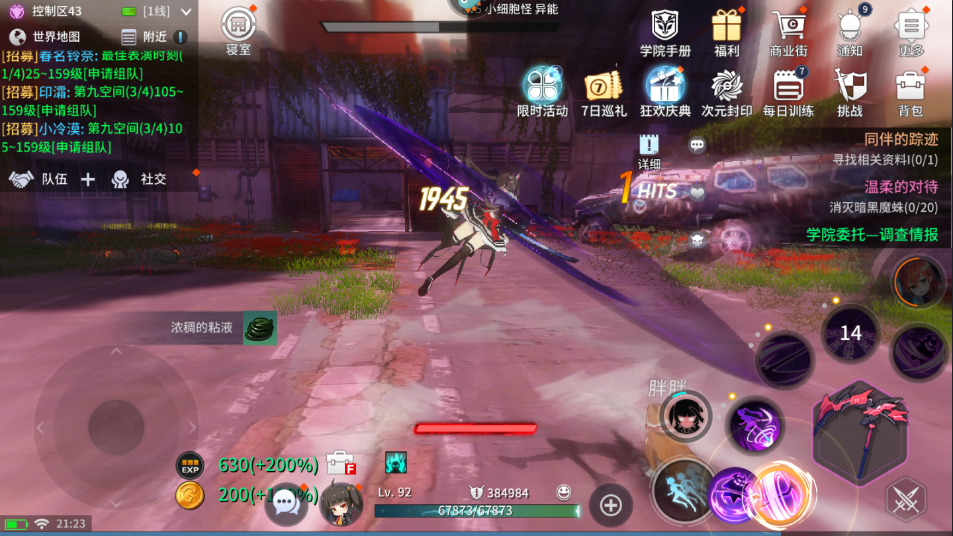The image size is (953, 536).
Task: Tap the crossed swords basic attack button
Action: pyautogui.click(x=906, y=499)
